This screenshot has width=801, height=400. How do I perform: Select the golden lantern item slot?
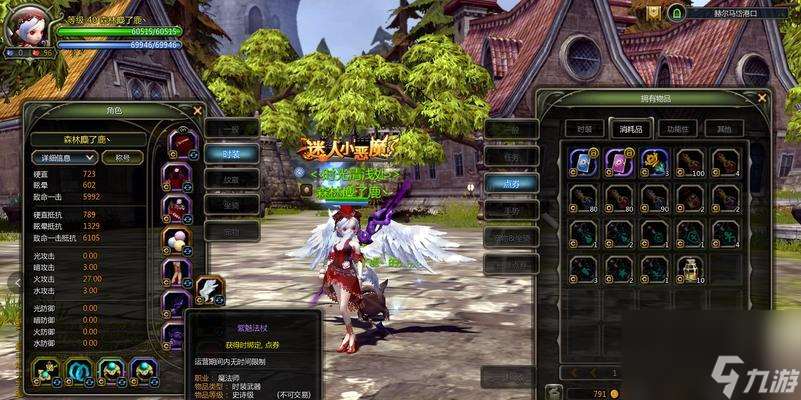(690, 270)
